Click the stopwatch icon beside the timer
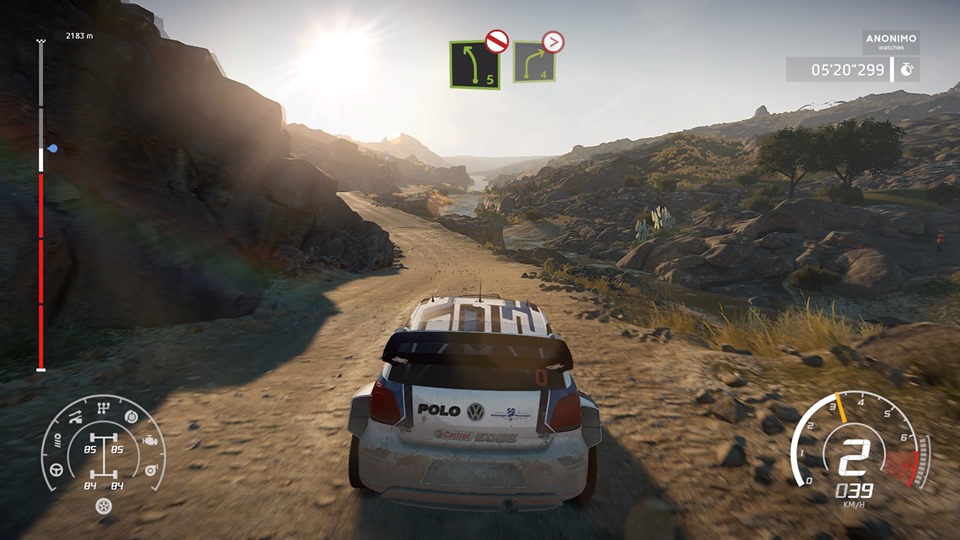Image resolution: width=960 pixels, height=540 pixels. pyautogui.click(x=906, y=70)
